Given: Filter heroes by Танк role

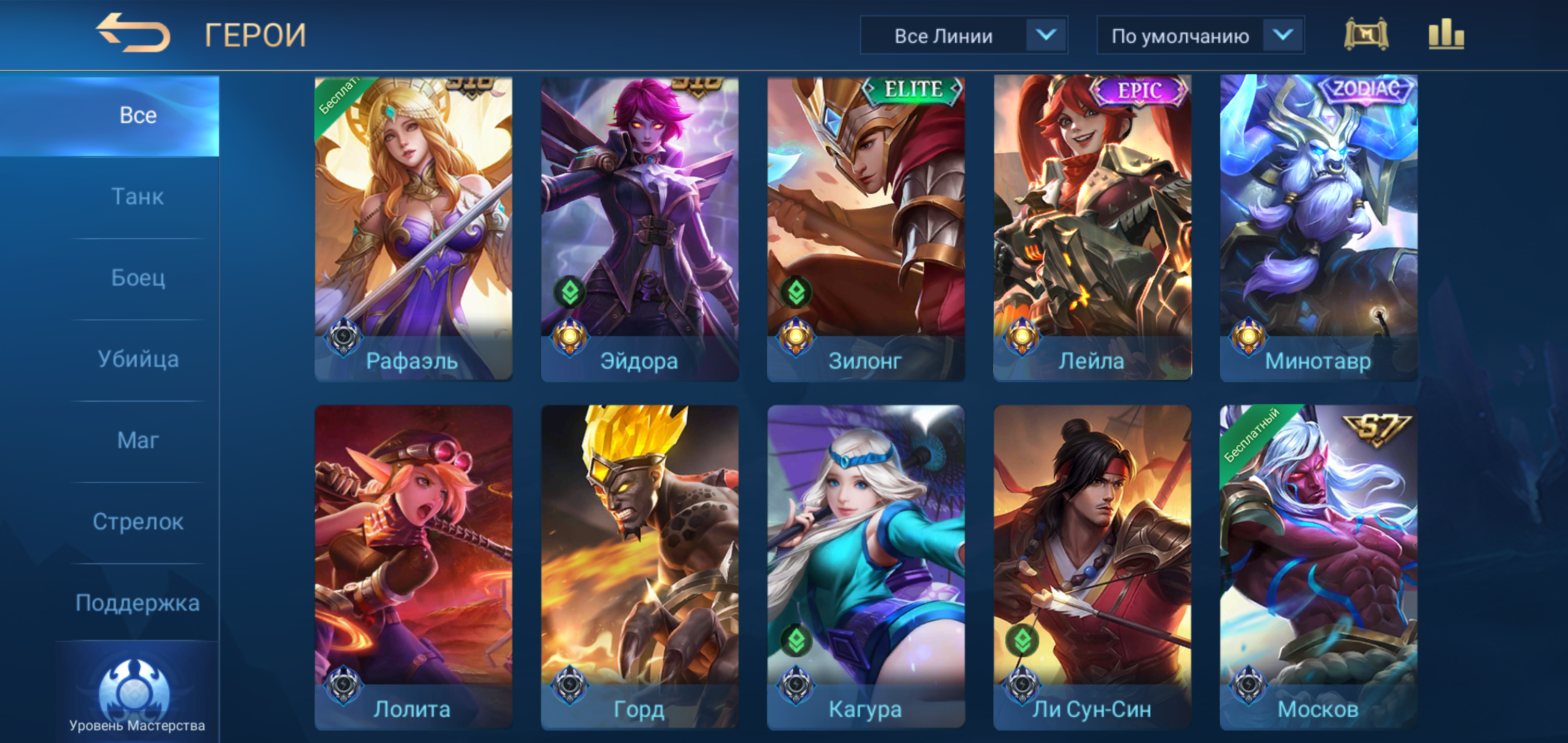Looking at the screenshot, I should point(138,197).
